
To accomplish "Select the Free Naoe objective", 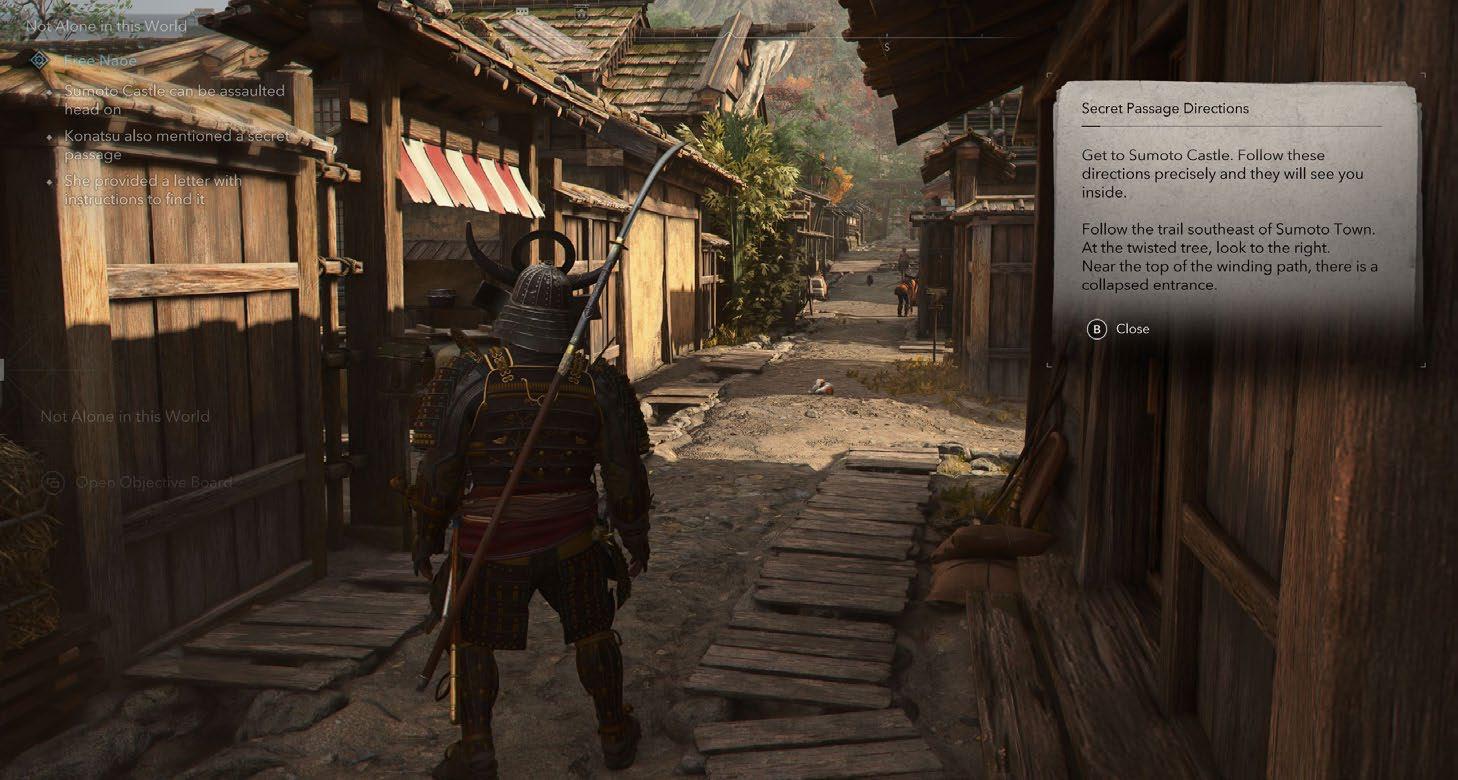I will pos(101,61).
